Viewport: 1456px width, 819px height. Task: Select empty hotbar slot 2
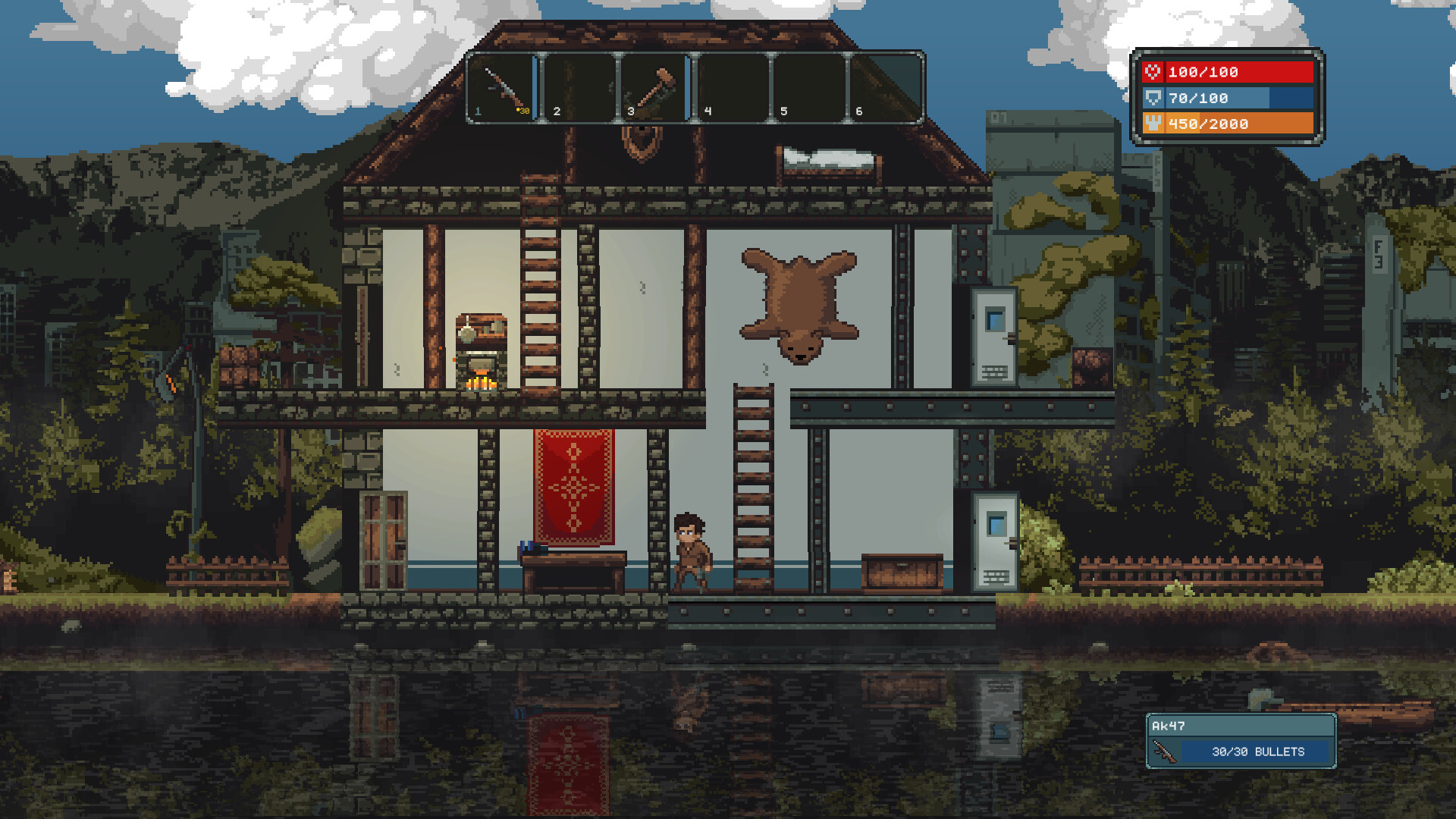click(x=579, y=86)
